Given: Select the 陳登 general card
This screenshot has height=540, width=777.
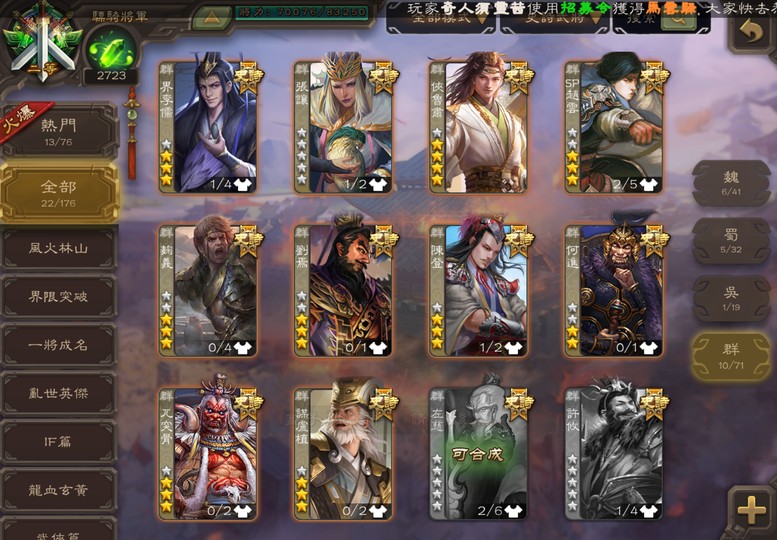Looking at the screenshot, I should pos(479,290).
